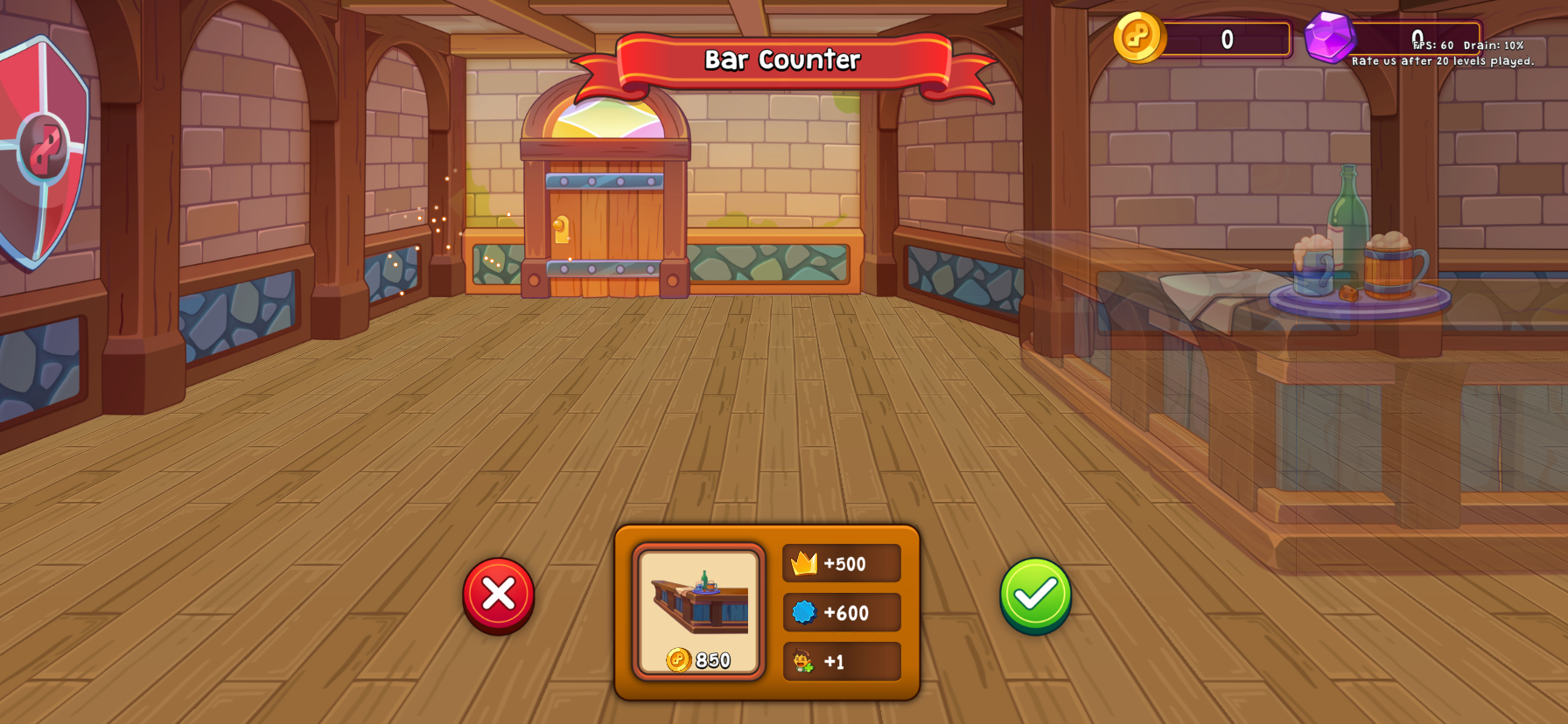Tap the purple gem currency icon
Screen dimensions: 1568x724
pyautogui.click(x=1329, y=38)
